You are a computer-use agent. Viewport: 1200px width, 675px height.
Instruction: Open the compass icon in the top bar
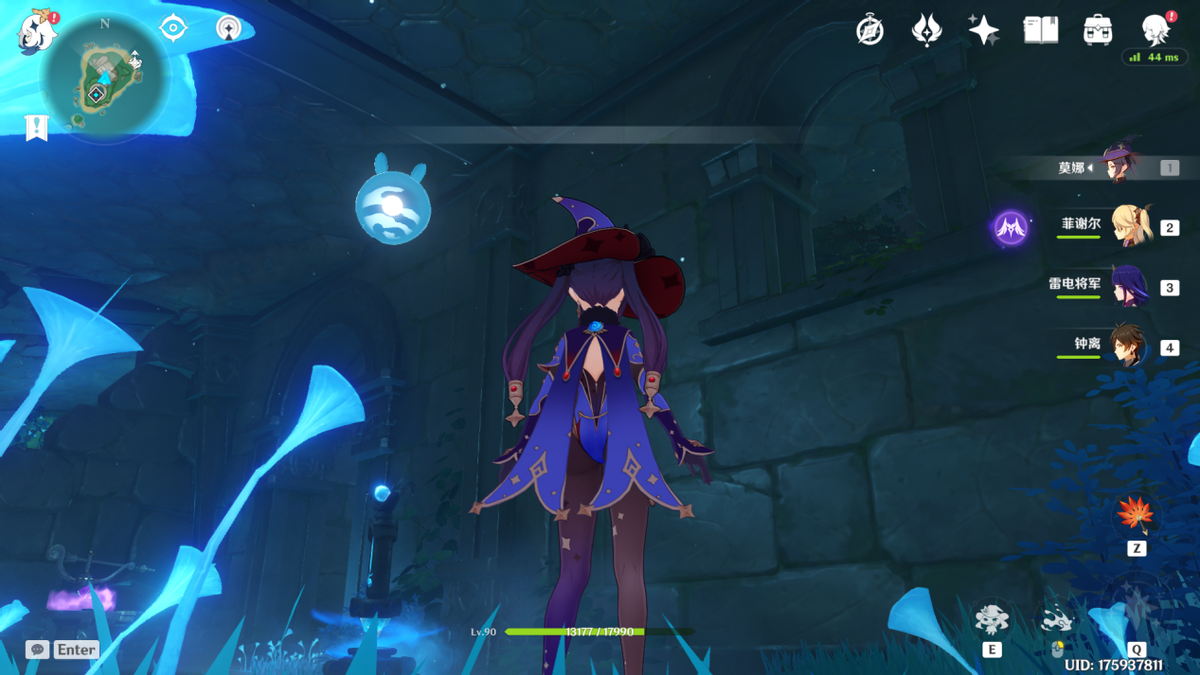click(x=870, y=30)
